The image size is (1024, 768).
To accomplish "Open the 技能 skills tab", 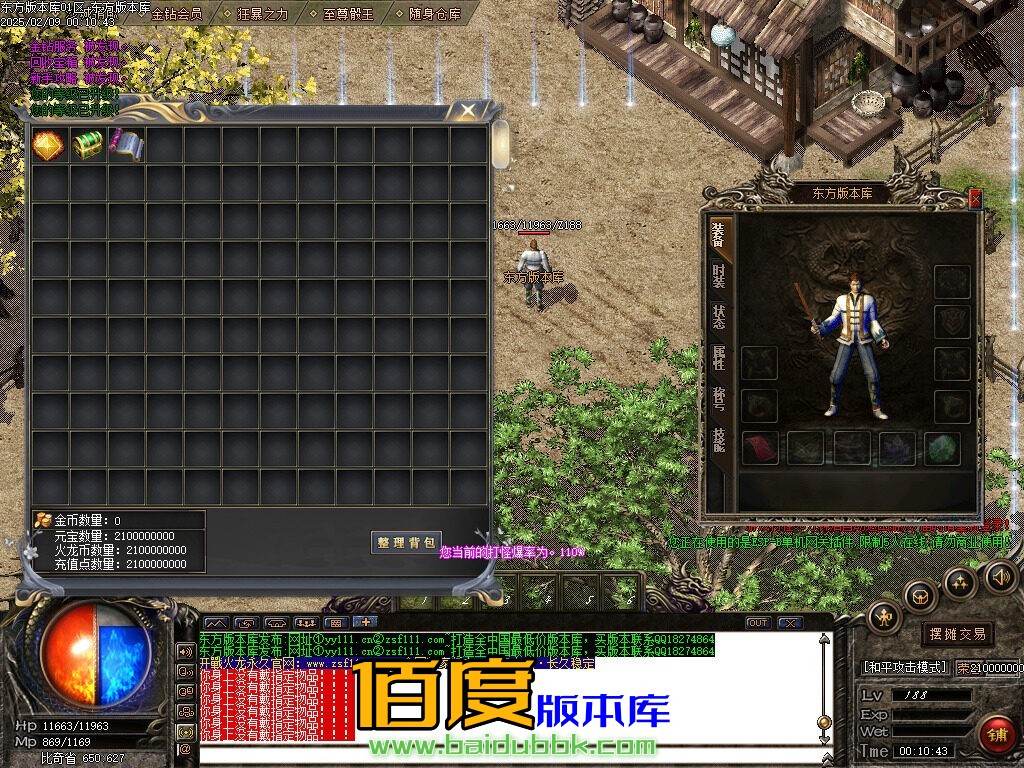I will (x=719, y=440).
